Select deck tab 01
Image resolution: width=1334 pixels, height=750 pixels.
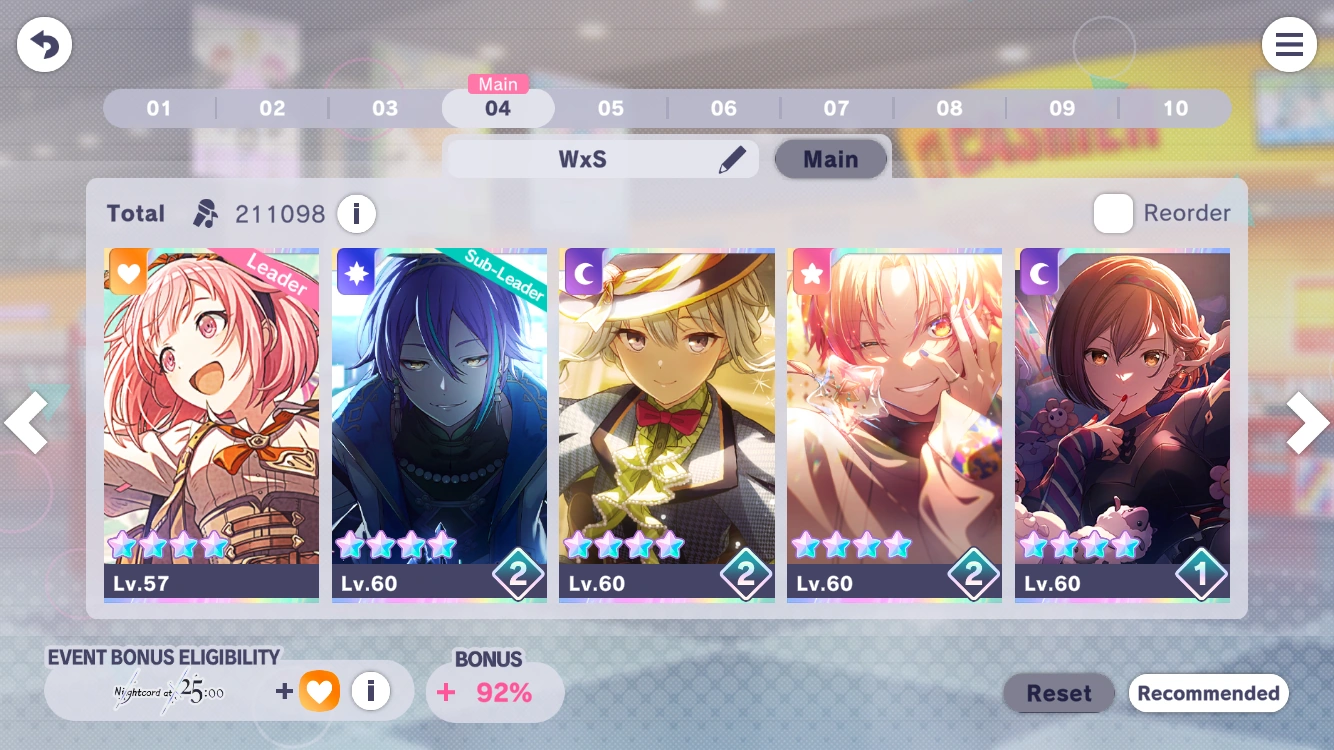pyautogui.click(x=159, y=108)
